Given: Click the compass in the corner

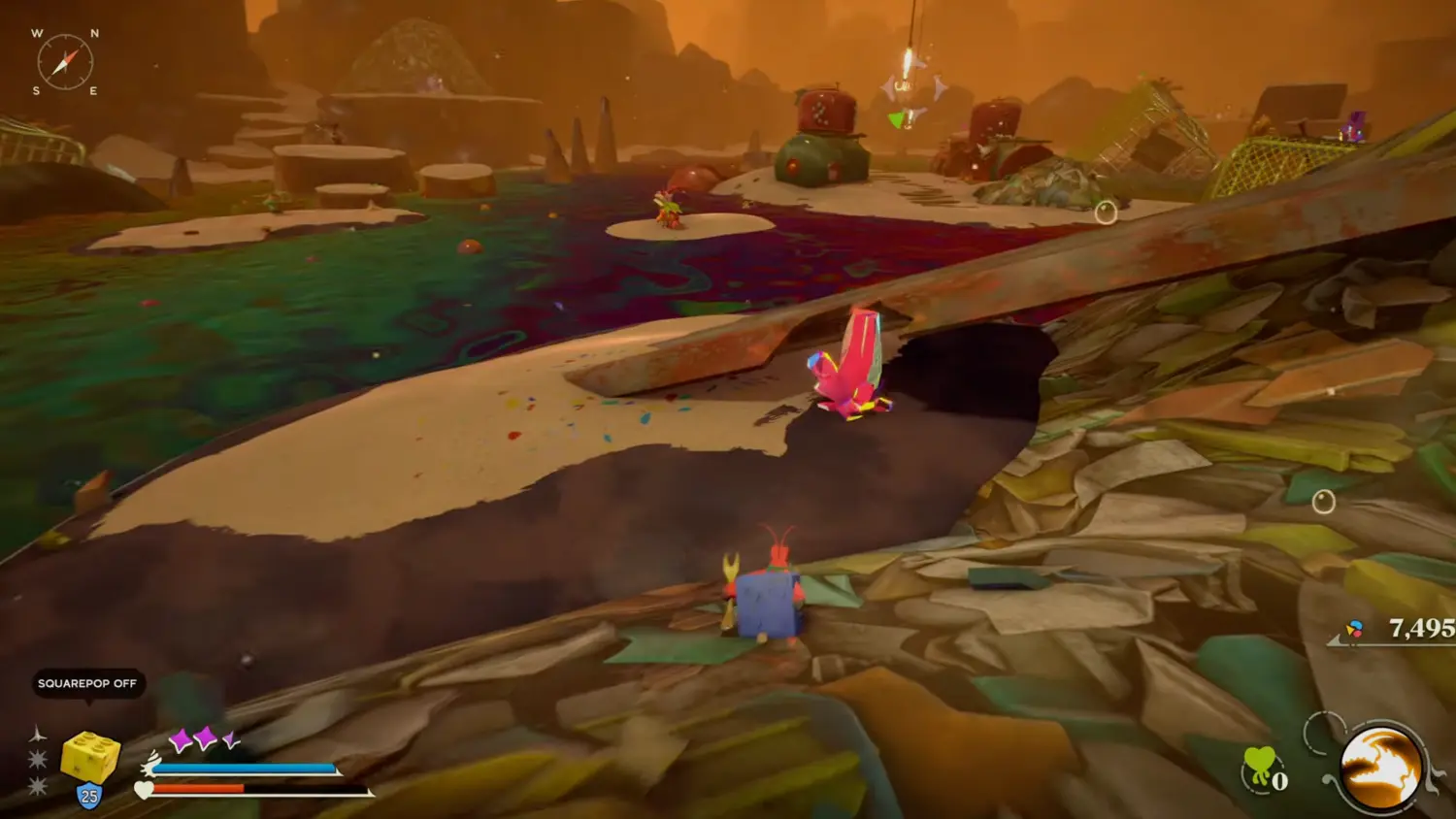Looking at the screenshot, I should coord(65,62).
